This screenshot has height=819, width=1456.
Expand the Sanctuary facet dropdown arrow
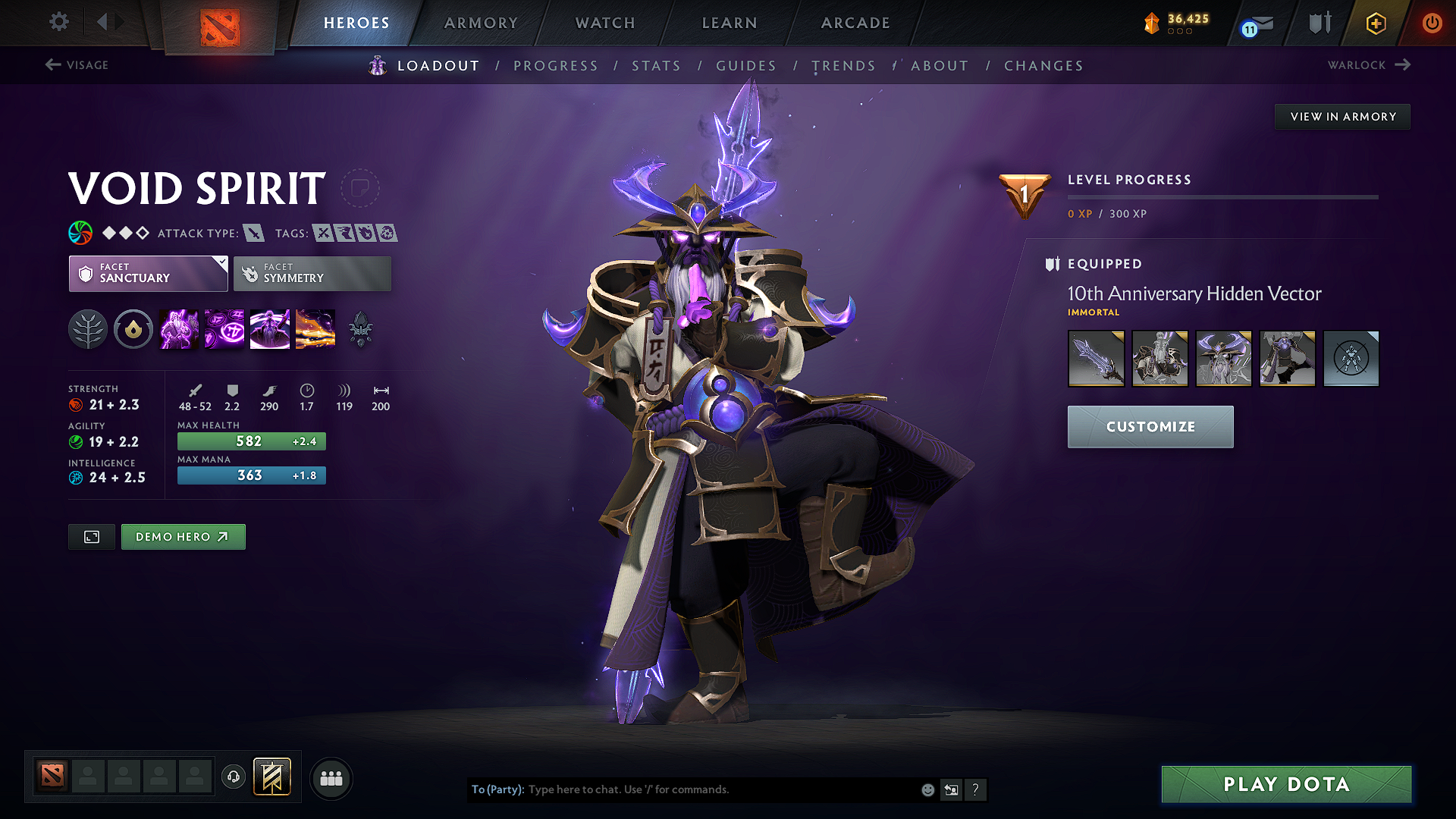221,264
